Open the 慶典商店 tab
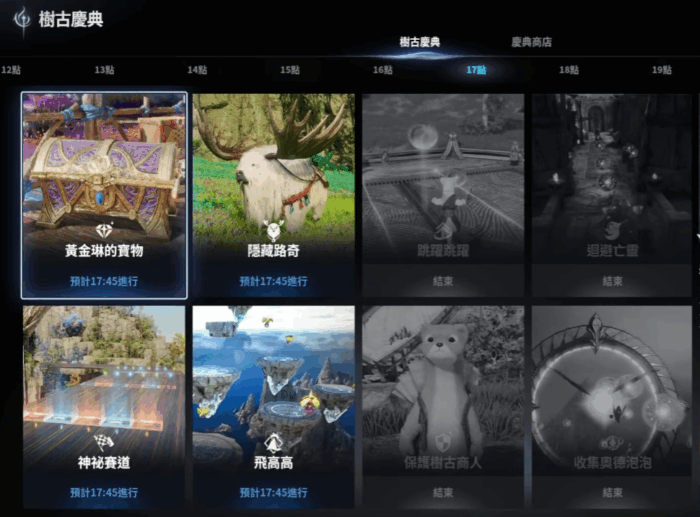The width and height of the screenshot is (700, 517). [x=531, y=42]
